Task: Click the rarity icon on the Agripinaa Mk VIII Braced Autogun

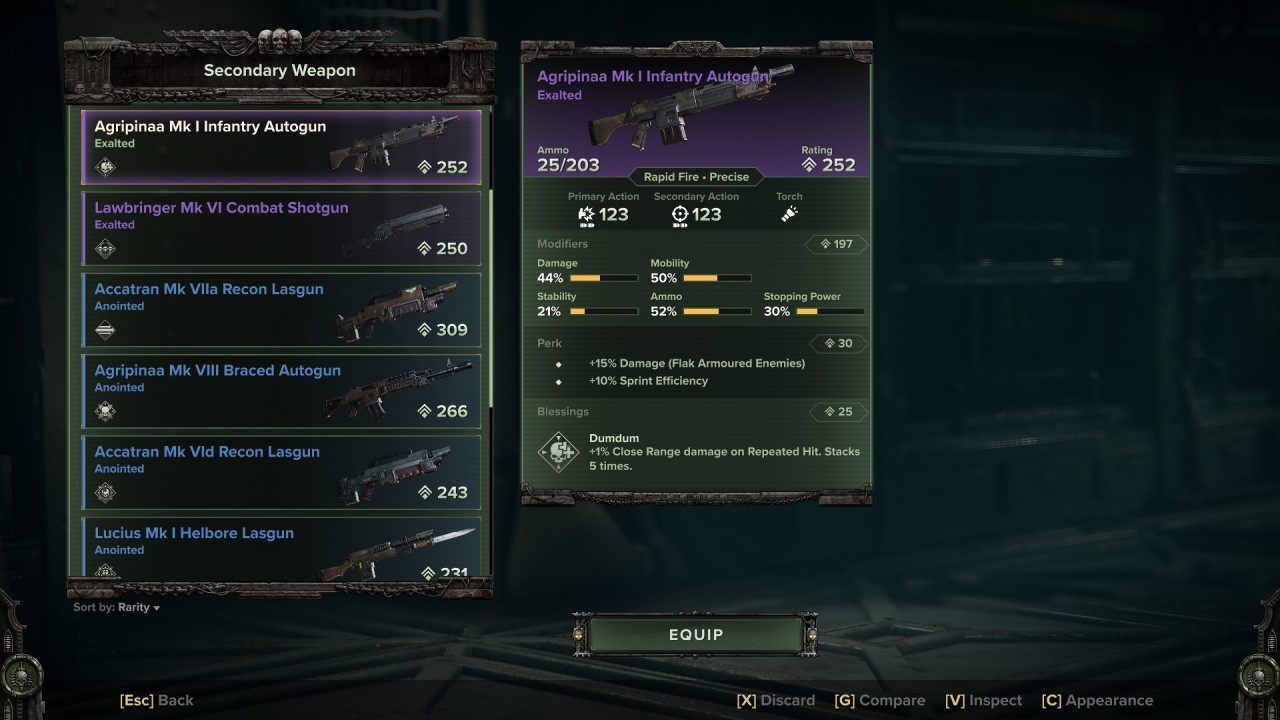Action: [104, 412]
